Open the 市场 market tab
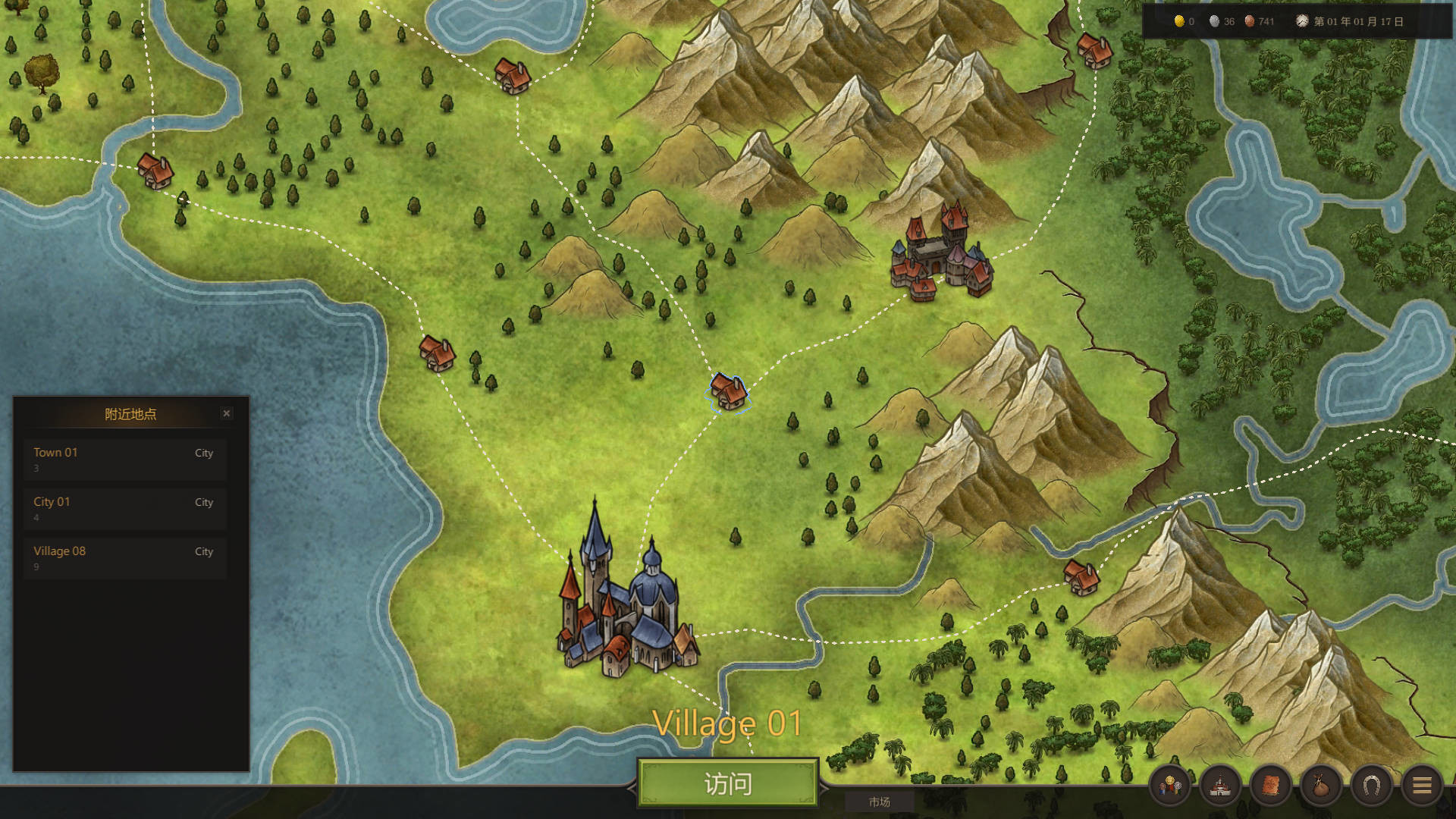Screen dimensions: 1456x819 (x=879, y=802)
